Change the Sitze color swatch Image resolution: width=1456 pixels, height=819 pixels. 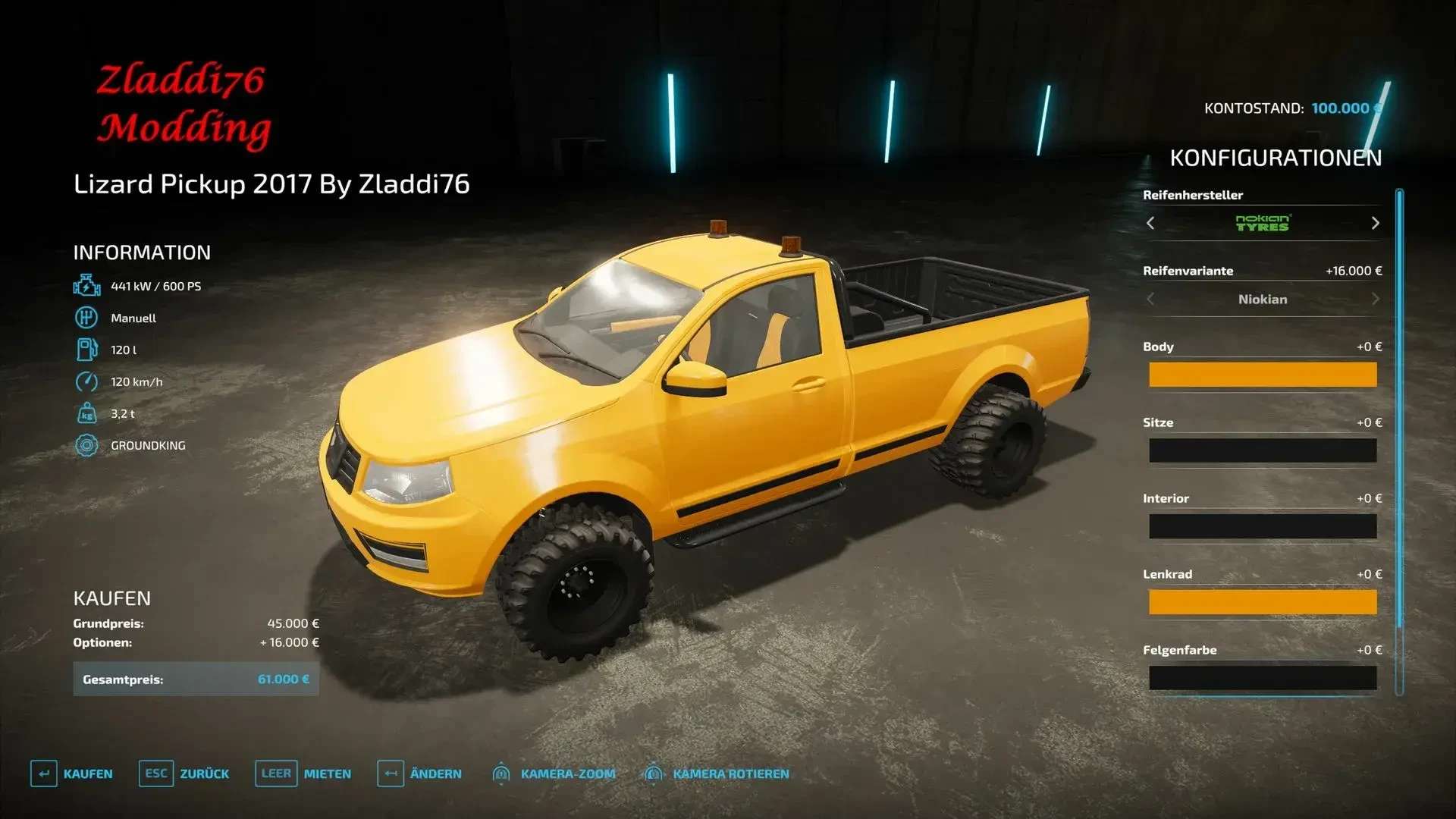1262,450
